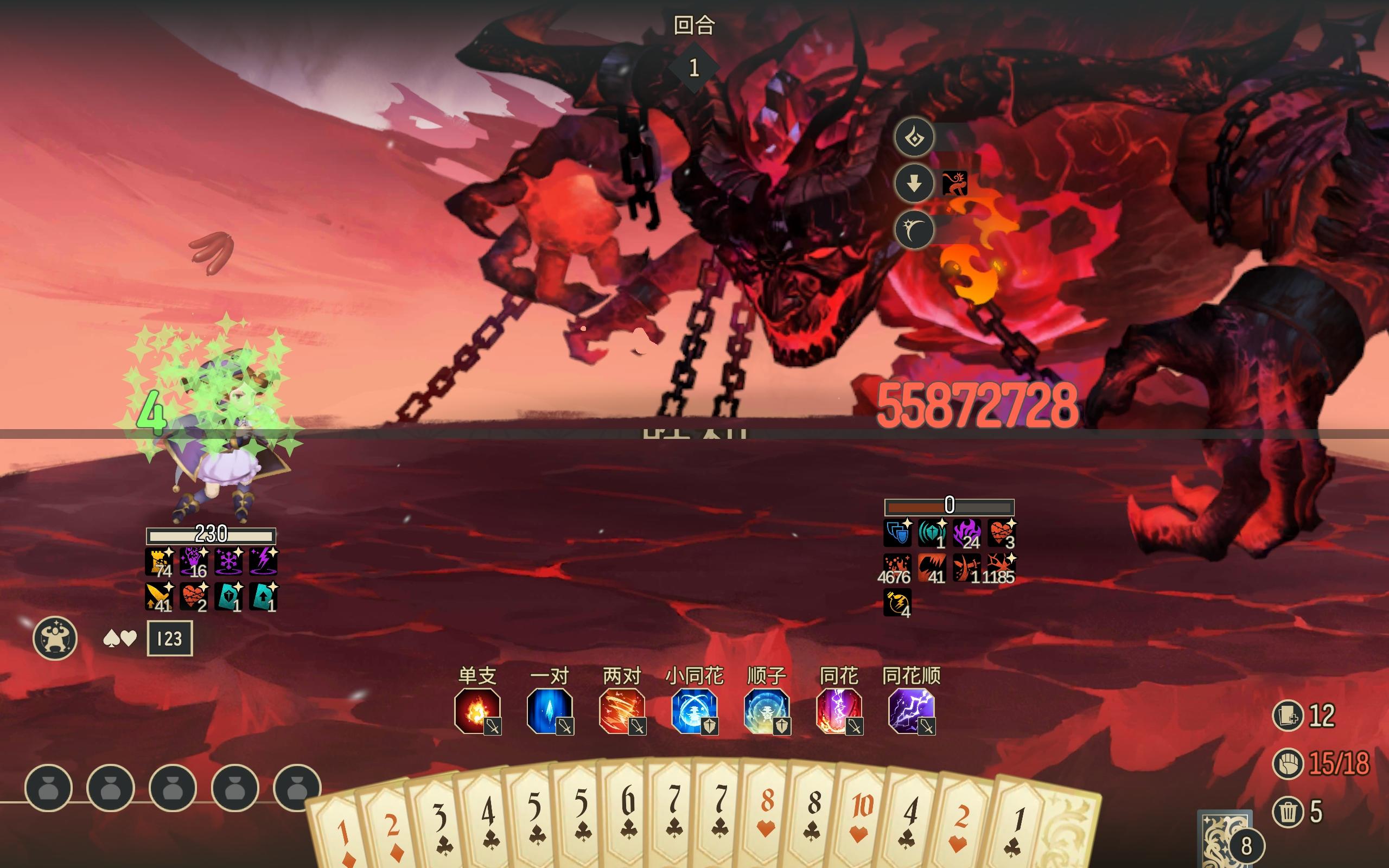Expand the boss intent via the down-arrow icon

click(x=914, y=184)
